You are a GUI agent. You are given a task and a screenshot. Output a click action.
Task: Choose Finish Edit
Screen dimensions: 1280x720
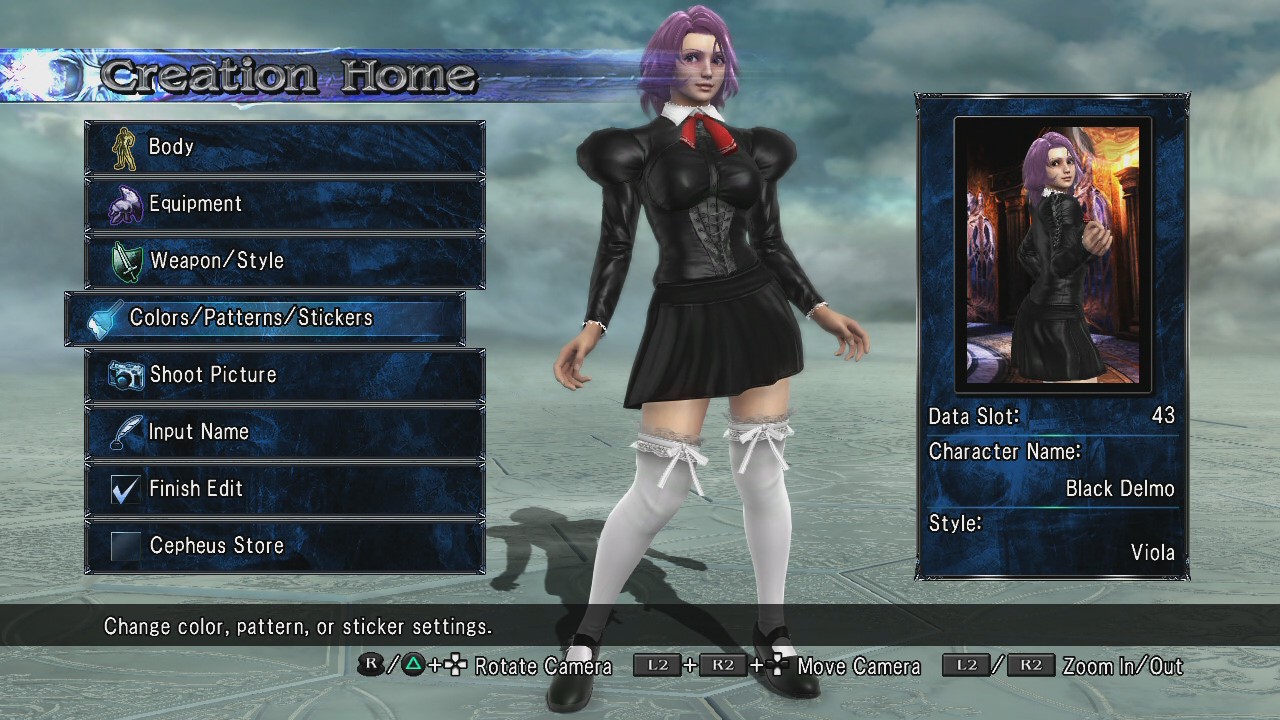coord(284,489)
